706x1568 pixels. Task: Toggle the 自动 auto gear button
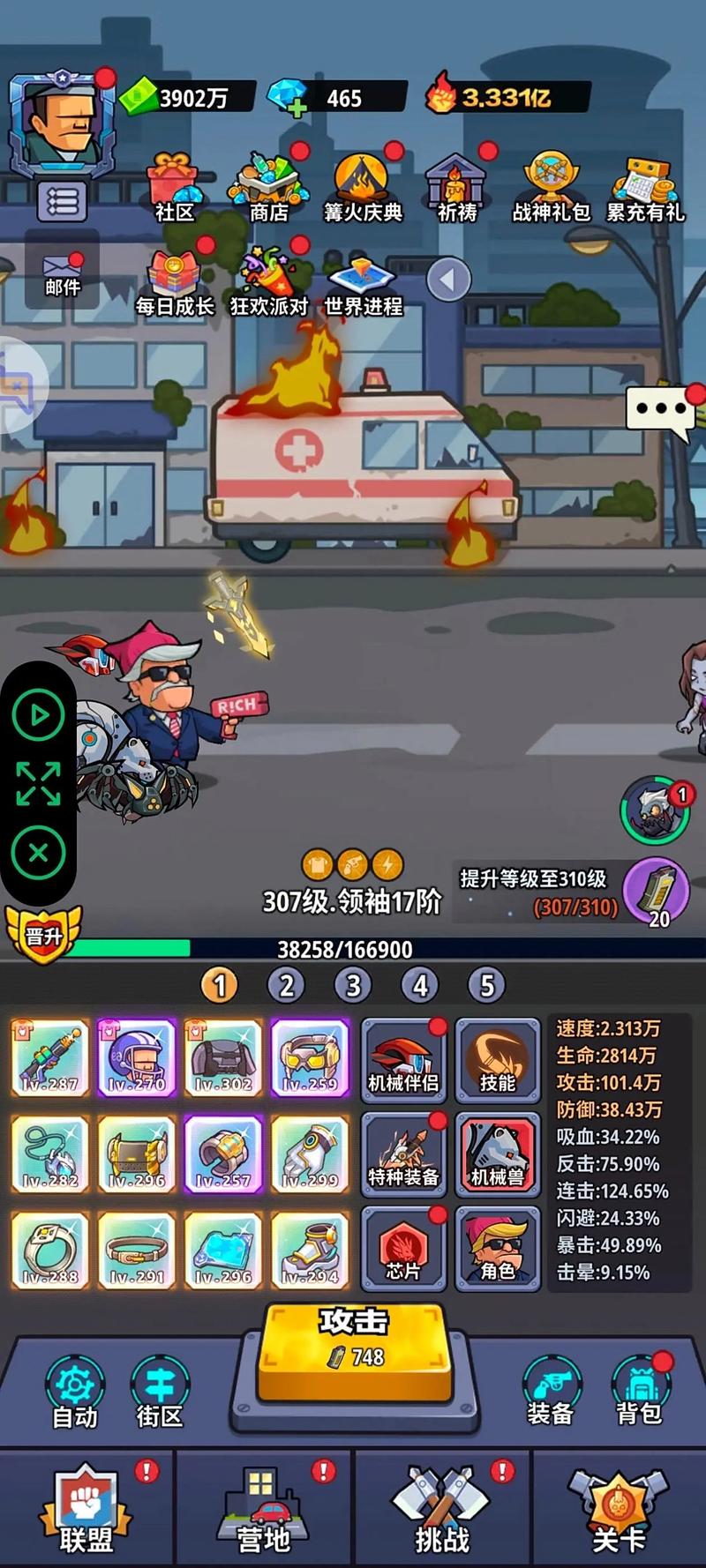(75, 1392)
